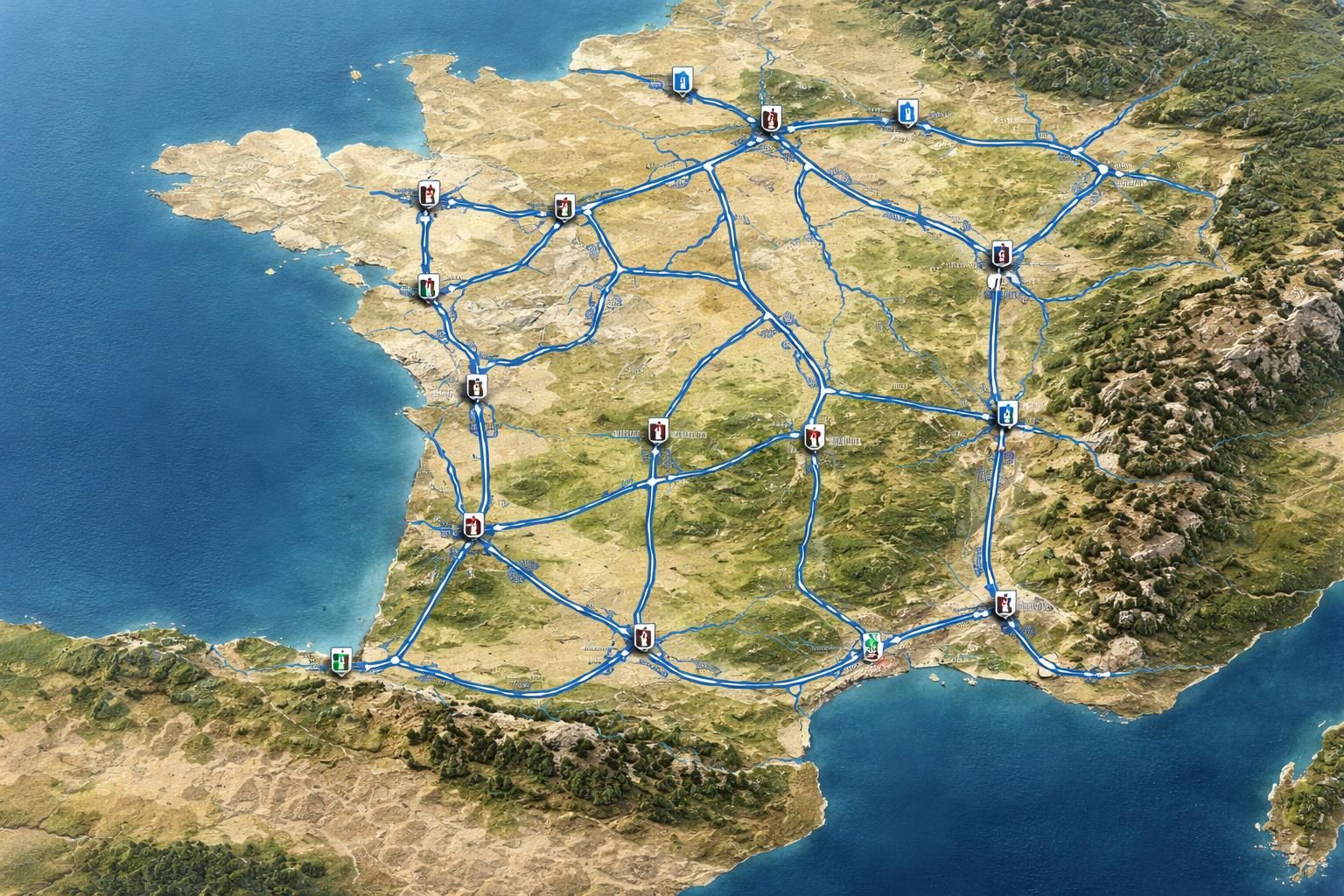Click the dark red marker at Bordeaux
This screenshot has width=1344, height=896.
coord(472,525)
